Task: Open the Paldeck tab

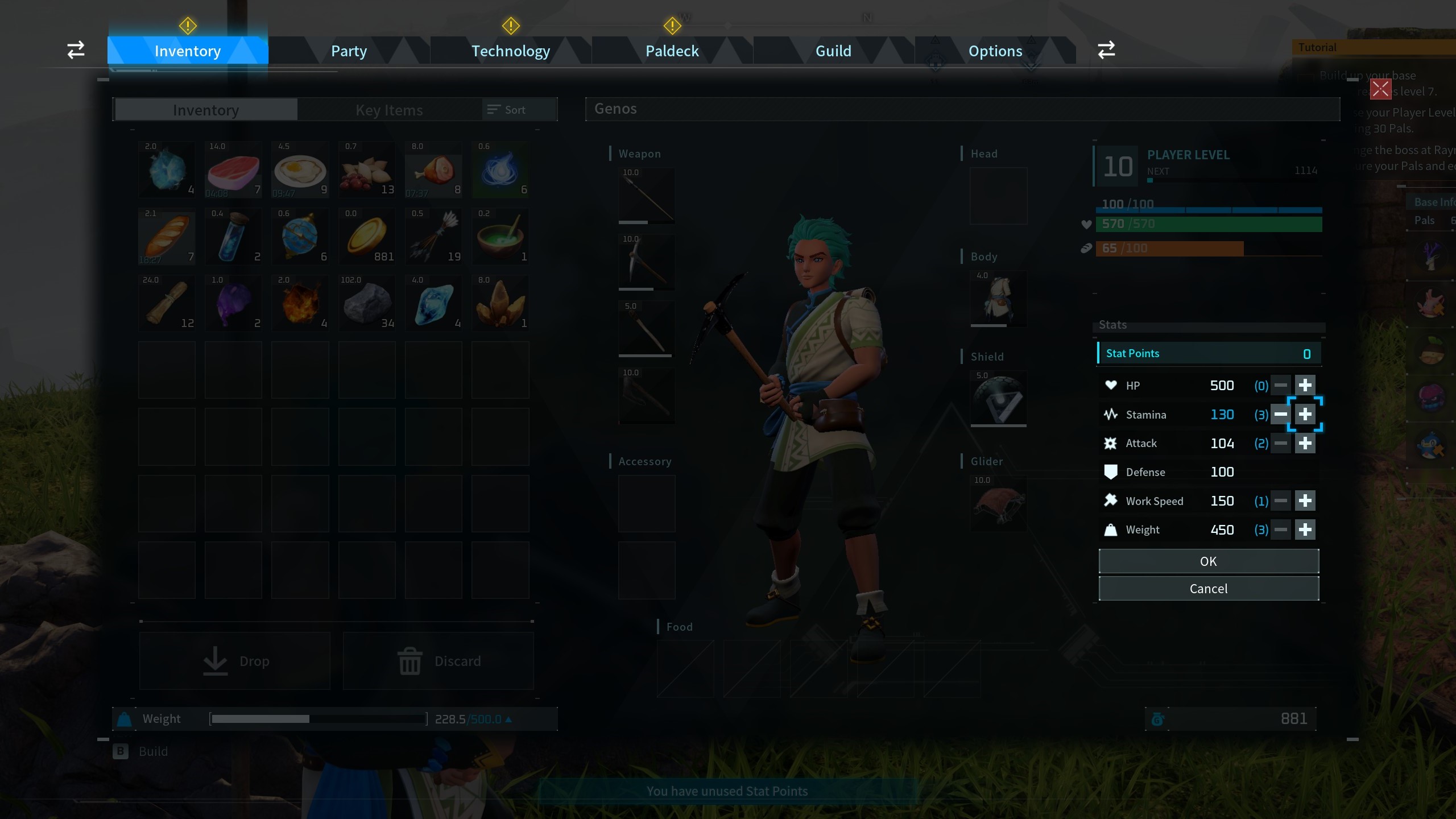Action: pos(672,51)
